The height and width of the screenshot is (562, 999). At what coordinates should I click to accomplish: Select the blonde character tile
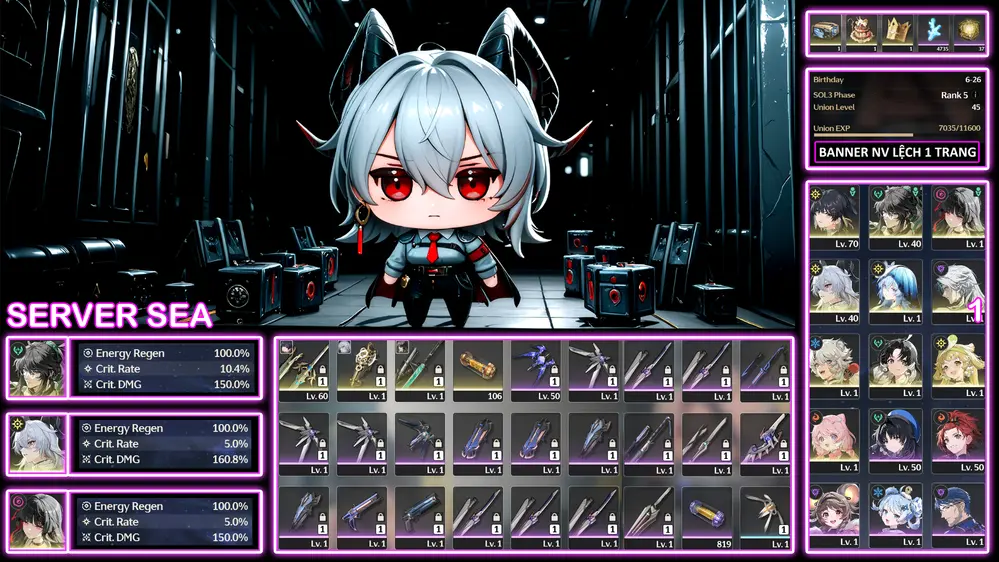coord(957,366)
